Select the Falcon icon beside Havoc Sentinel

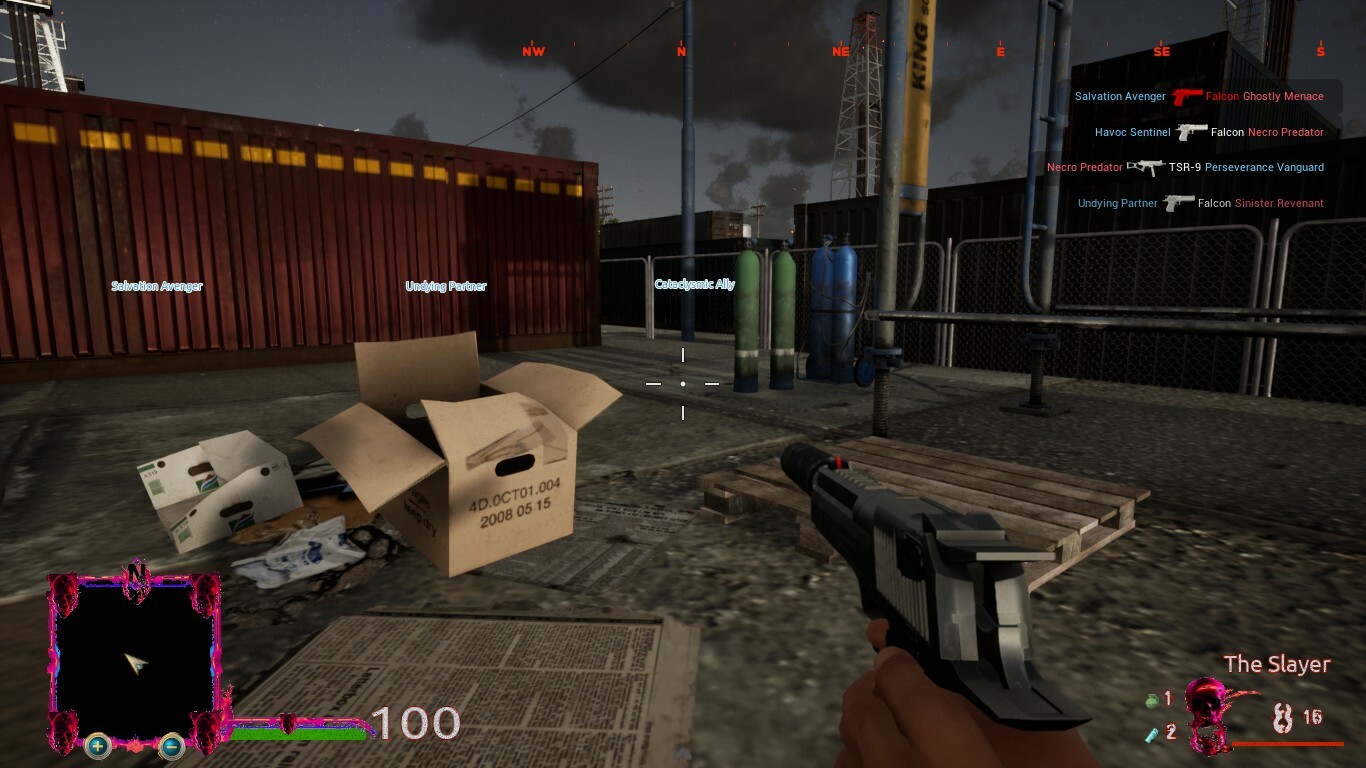pos(1190,130)
